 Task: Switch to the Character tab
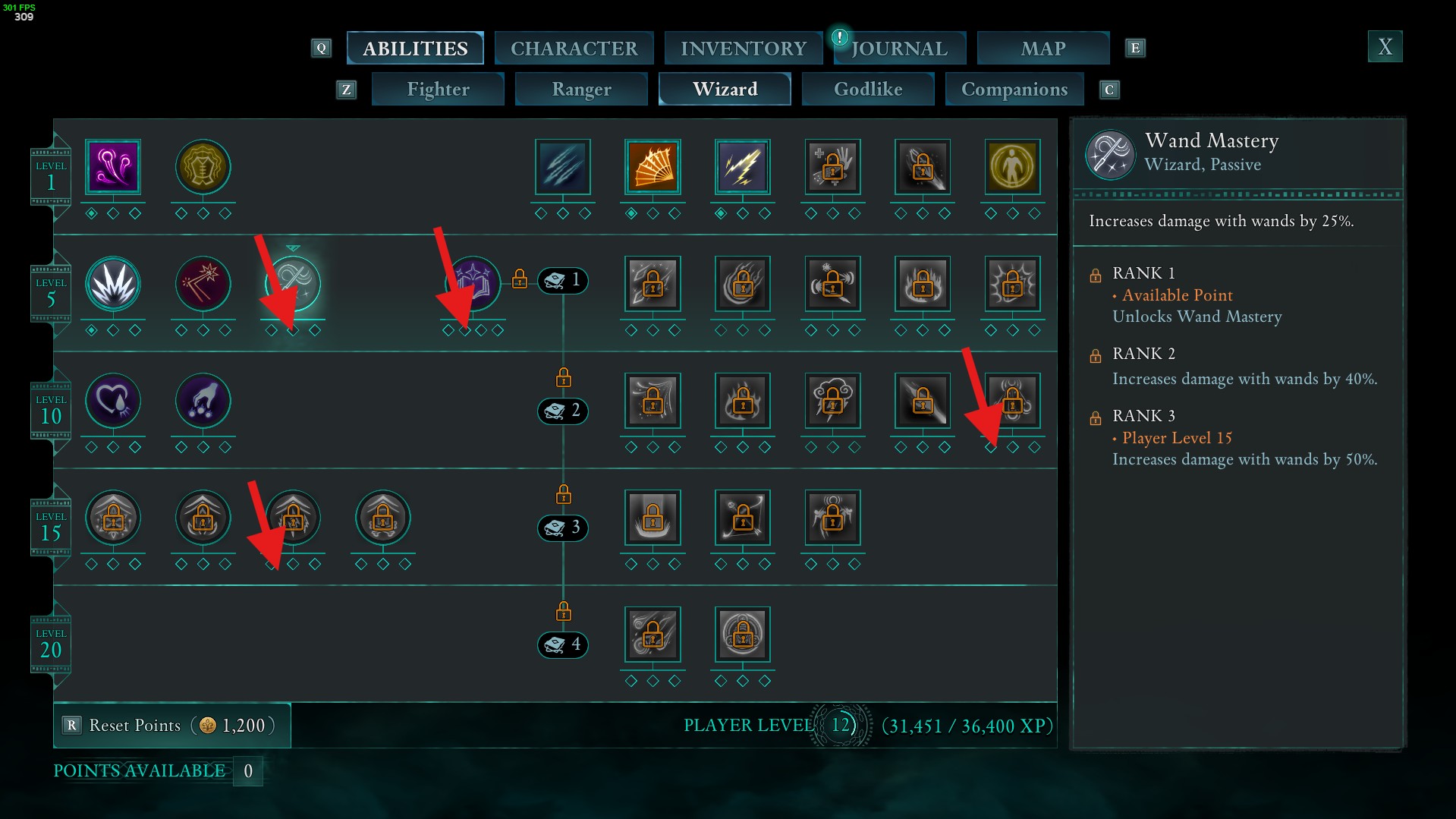click(574, 49)
